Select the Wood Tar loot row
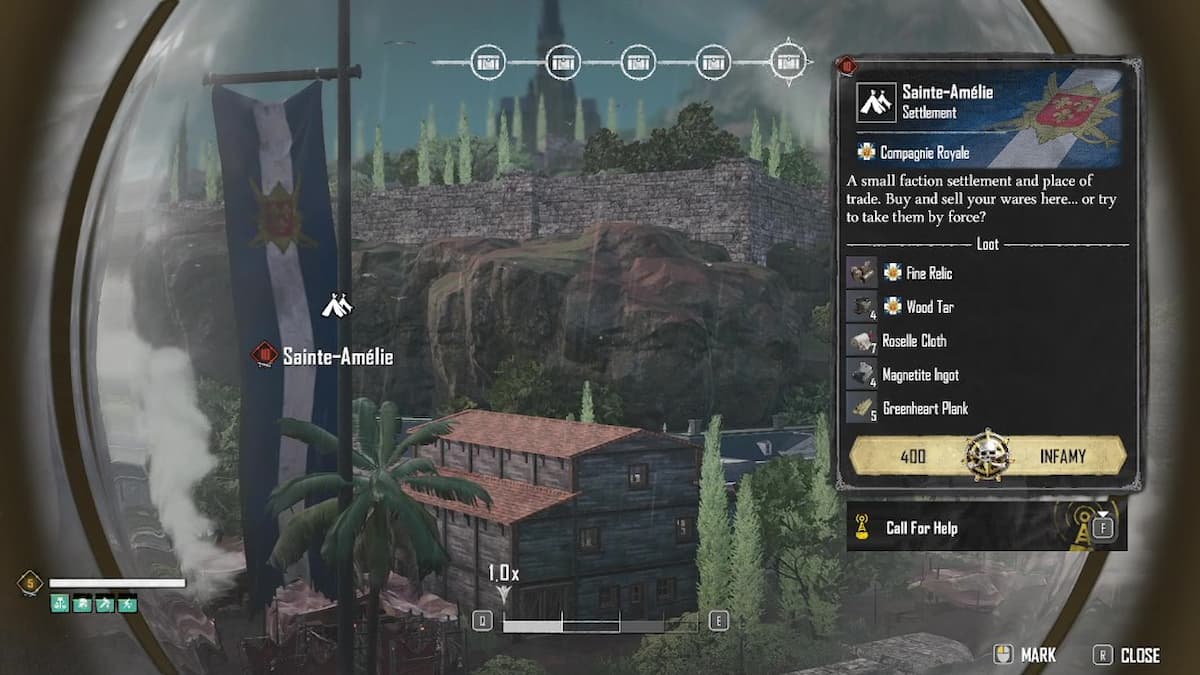This screenshot has width=1200, height=675. (x=928, y=307)
